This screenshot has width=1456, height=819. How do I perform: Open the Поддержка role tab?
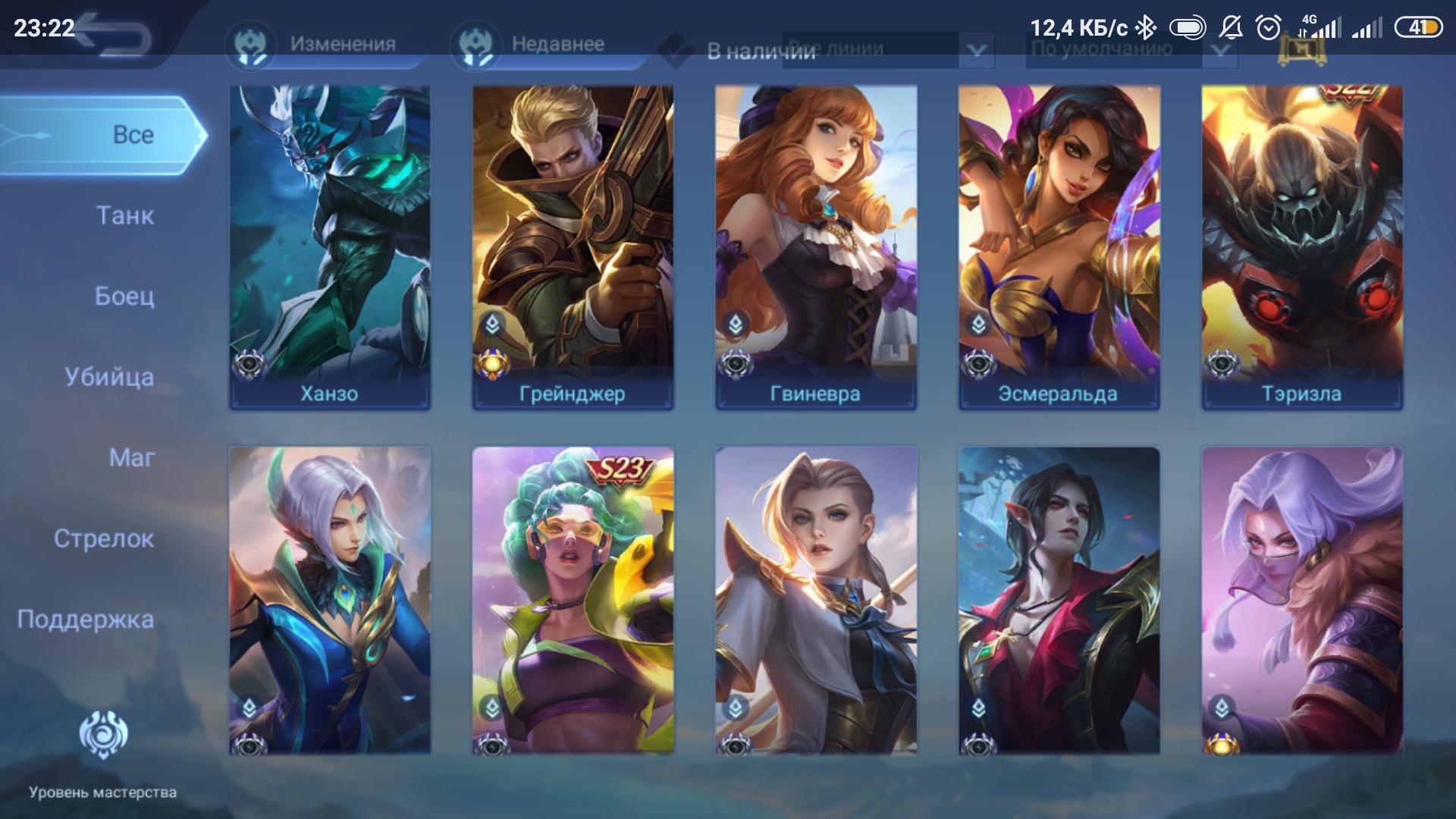tap(86, 620)
